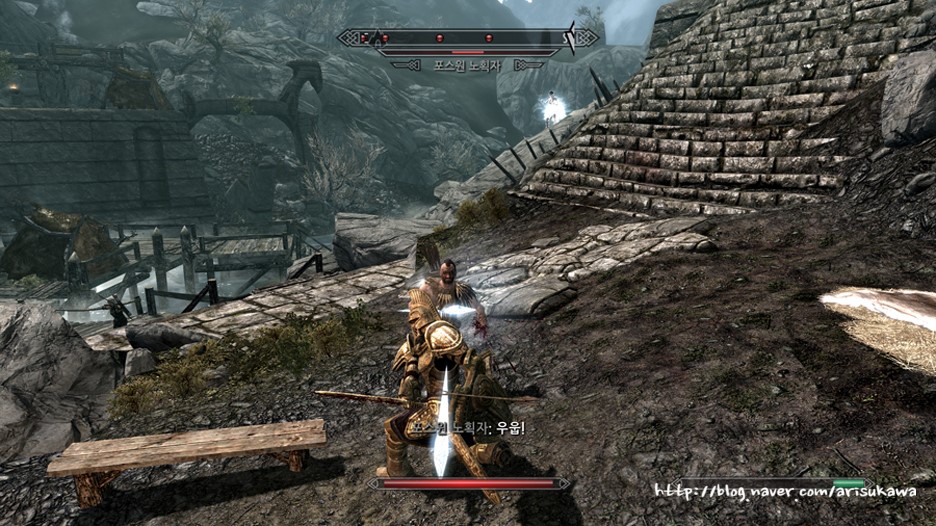The image size is (936, 526).
Task: Click the compass bar with red enemy markers
Action: 467,38
